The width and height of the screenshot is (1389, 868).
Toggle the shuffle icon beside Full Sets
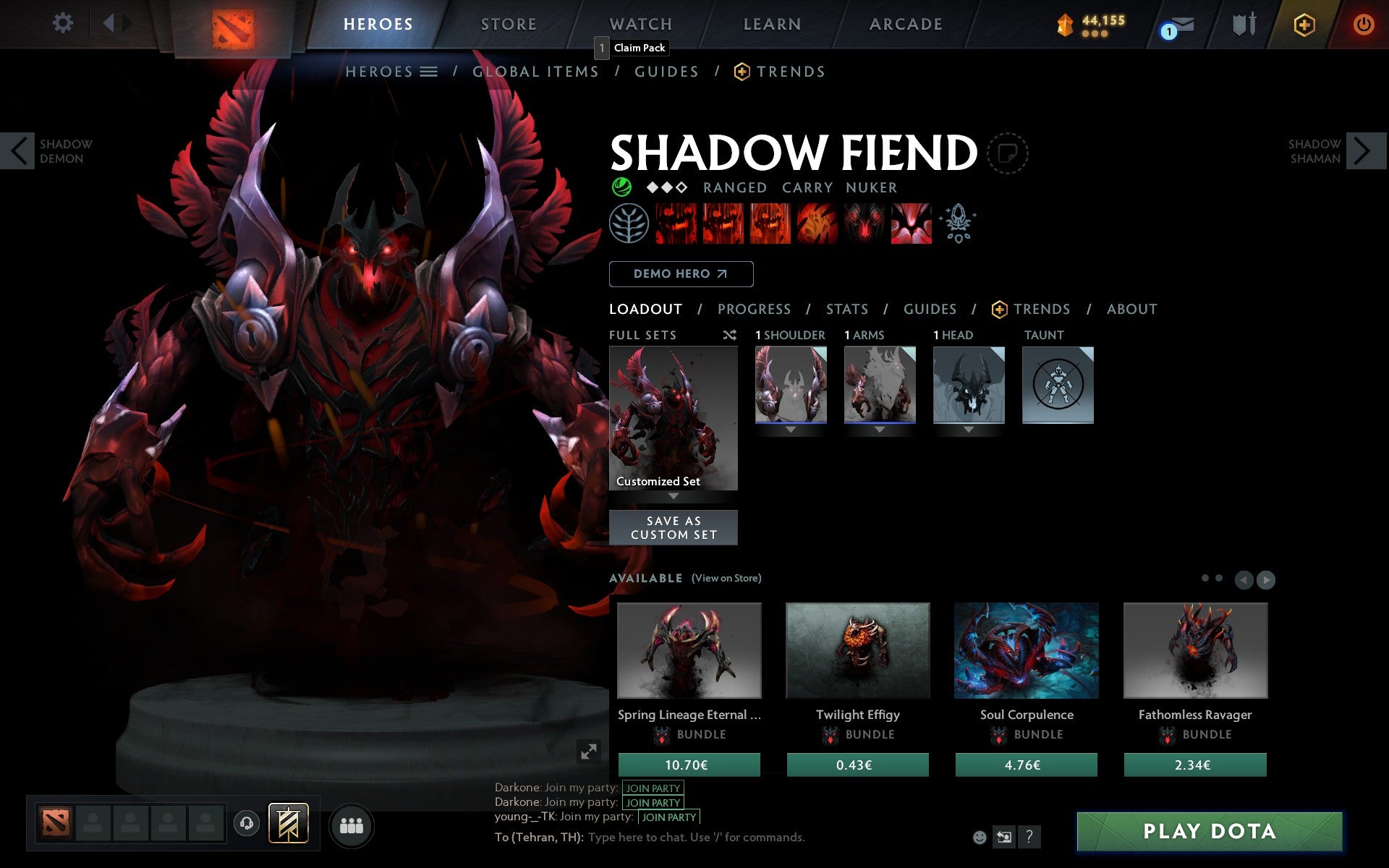tap(730, 335)
